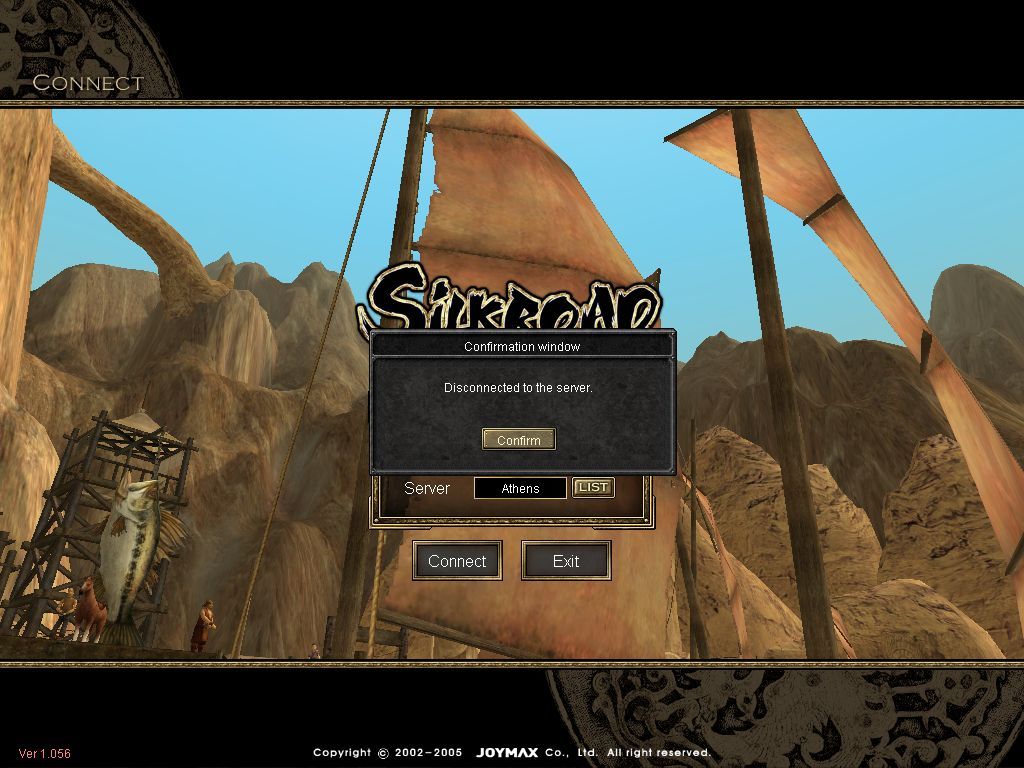Image resolution: width=1024 pixels, height=768 pixels.
Task: Open the server LIST
Action: pos(593,487)
